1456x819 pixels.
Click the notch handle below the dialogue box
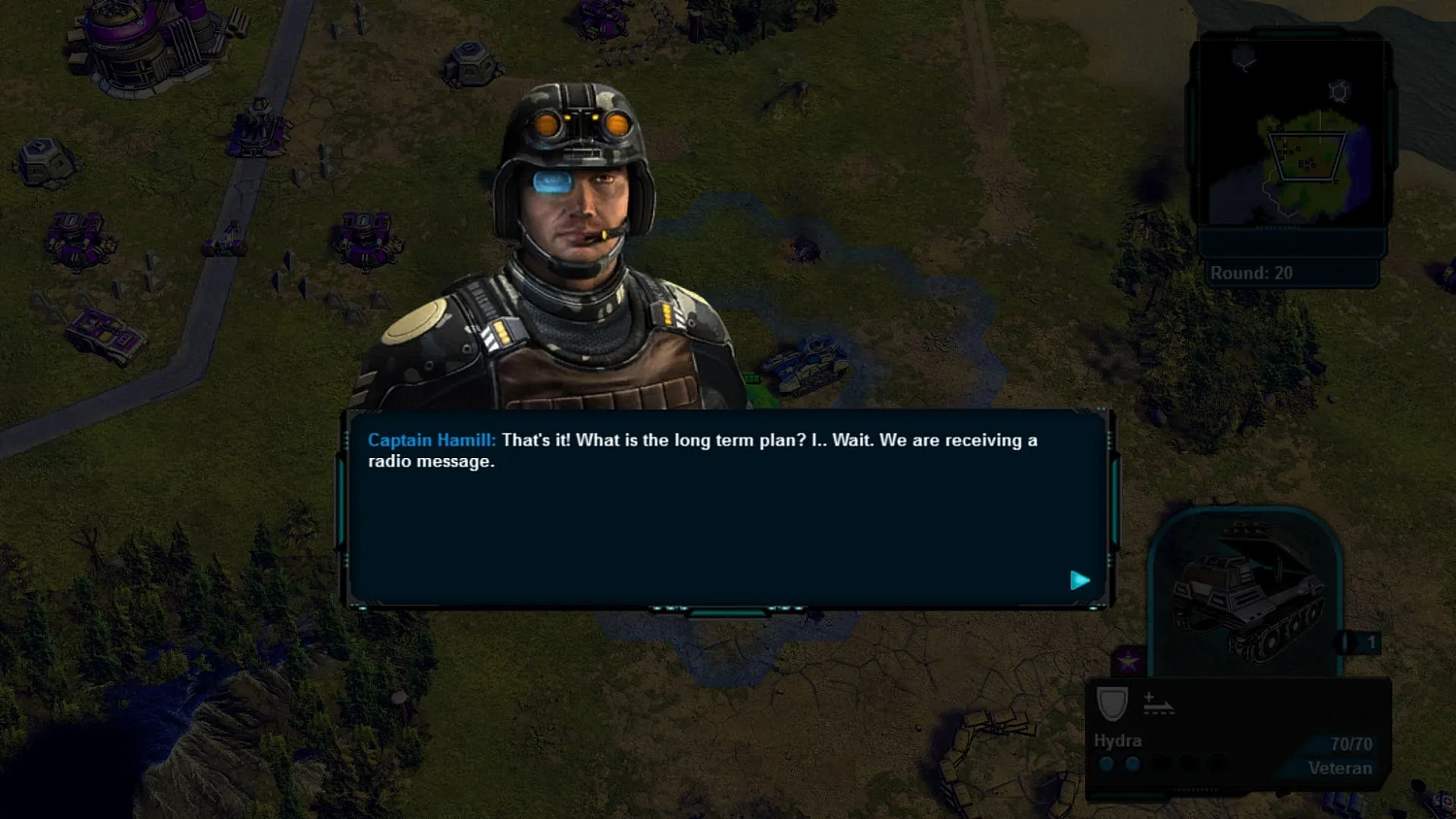[x=728, y=611]
